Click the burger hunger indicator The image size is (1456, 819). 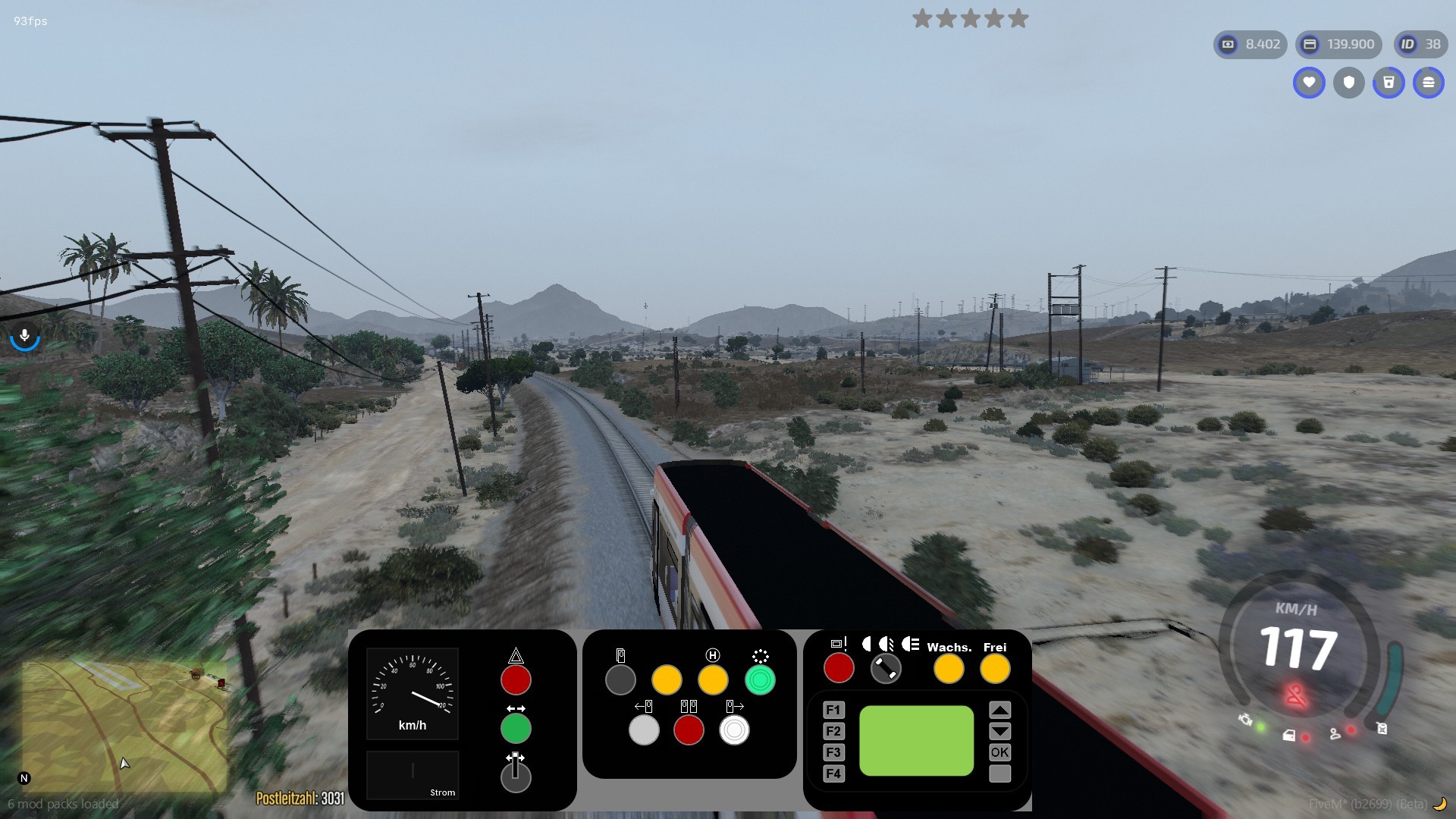1430,83
